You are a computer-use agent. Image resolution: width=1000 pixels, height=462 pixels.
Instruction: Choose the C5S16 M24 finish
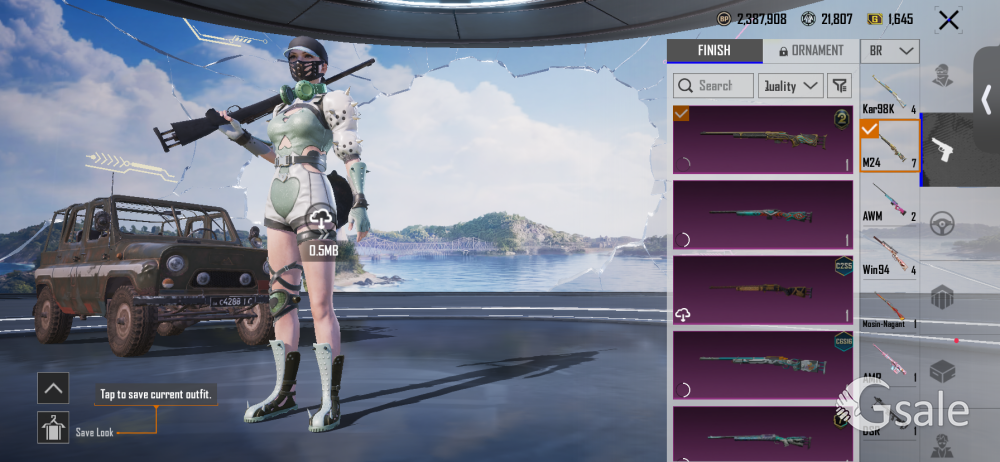click(762, 365)
